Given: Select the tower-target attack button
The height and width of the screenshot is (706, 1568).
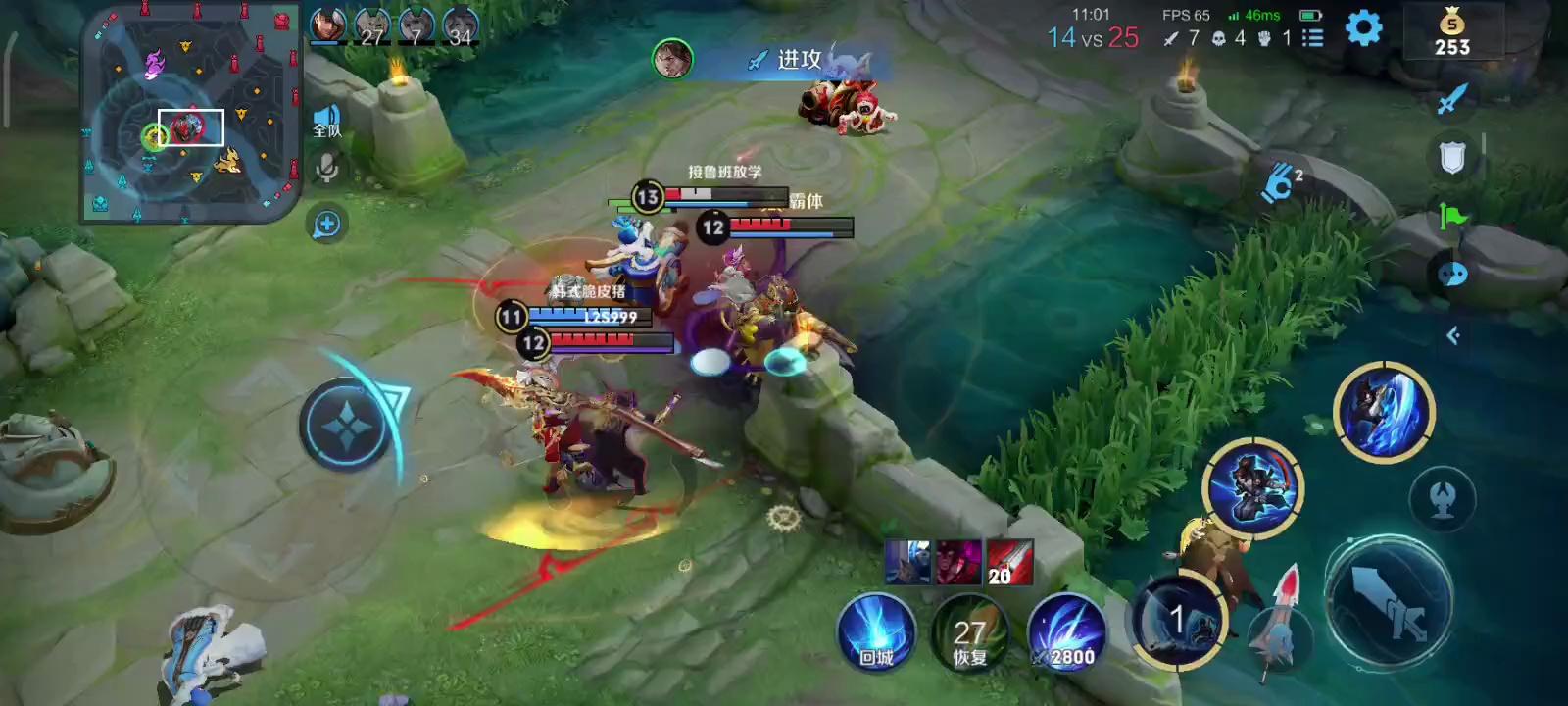Looking at the screenshot, I should [1442, 499].
